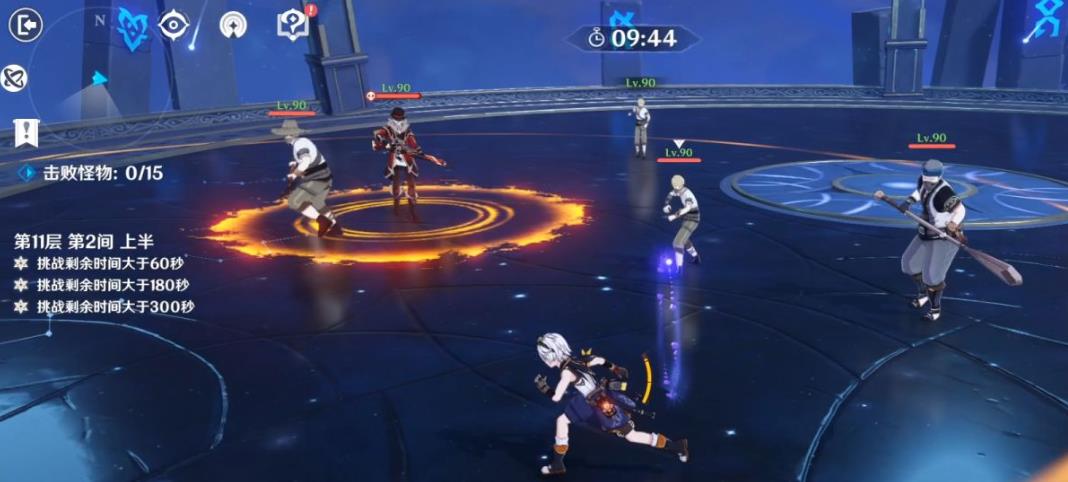Activate the elemental sight eye icon

pyautogui.click(x=174, y=25)
